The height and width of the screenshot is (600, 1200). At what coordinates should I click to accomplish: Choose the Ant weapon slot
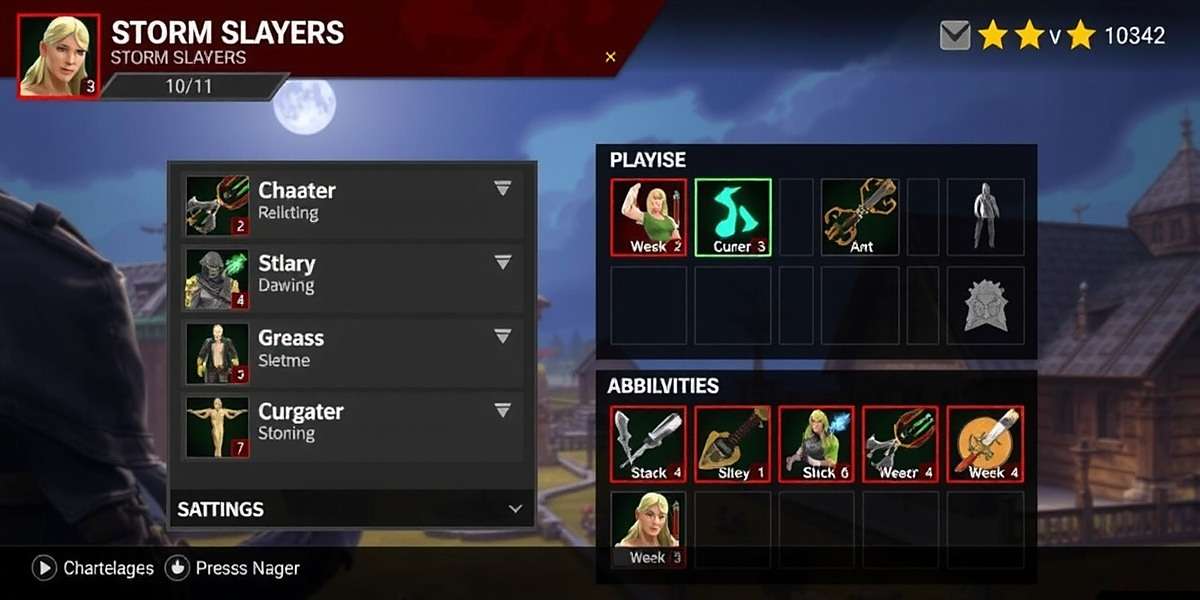[860, 217]
